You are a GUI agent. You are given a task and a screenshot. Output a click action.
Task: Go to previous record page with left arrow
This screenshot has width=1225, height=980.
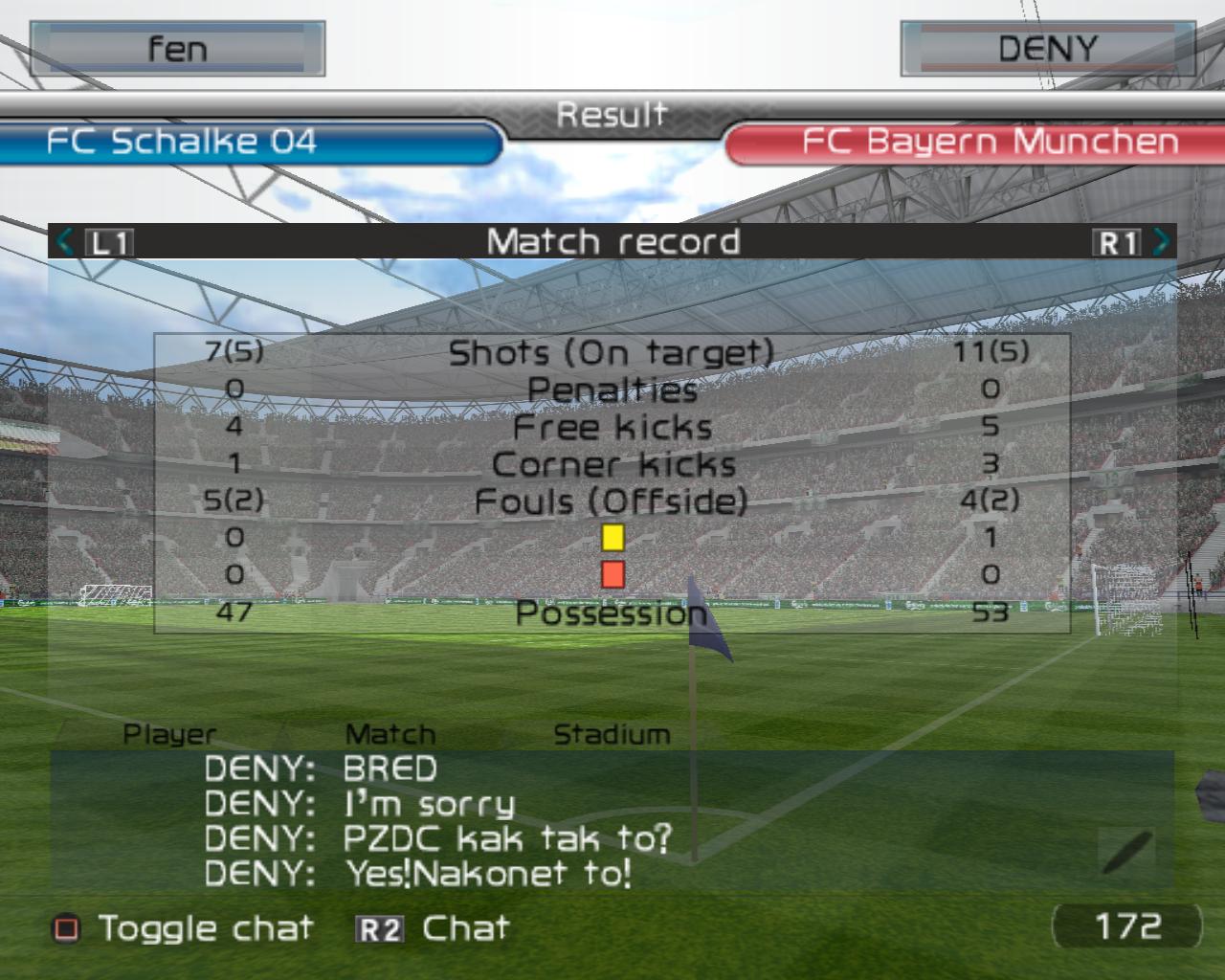[x=65, y=241]
